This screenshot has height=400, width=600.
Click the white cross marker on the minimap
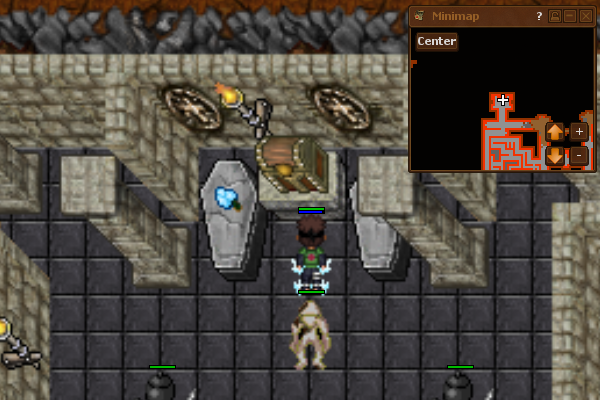[503, 100]
